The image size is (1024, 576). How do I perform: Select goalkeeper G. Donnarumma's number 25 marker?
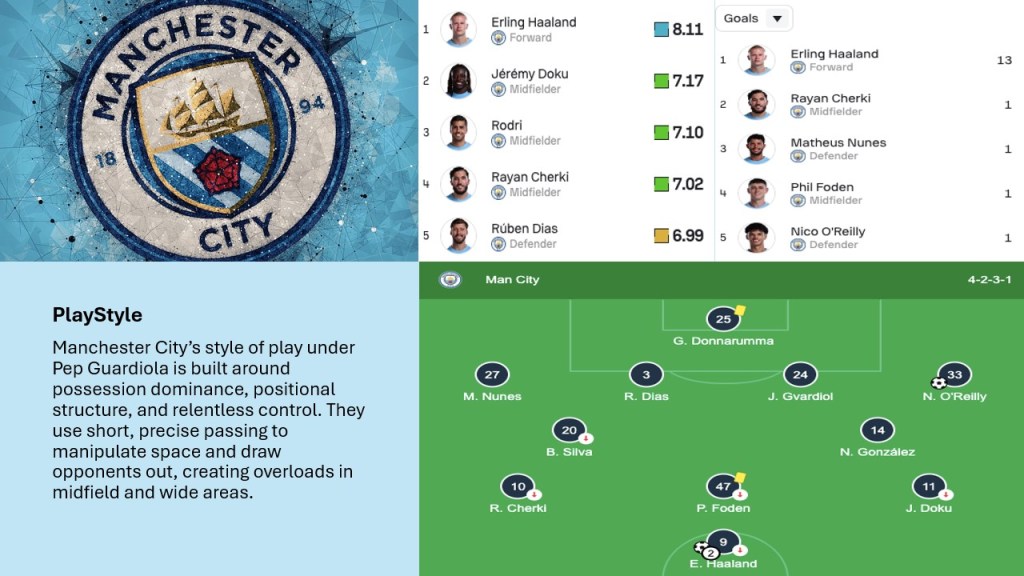(x=723, y=320)
